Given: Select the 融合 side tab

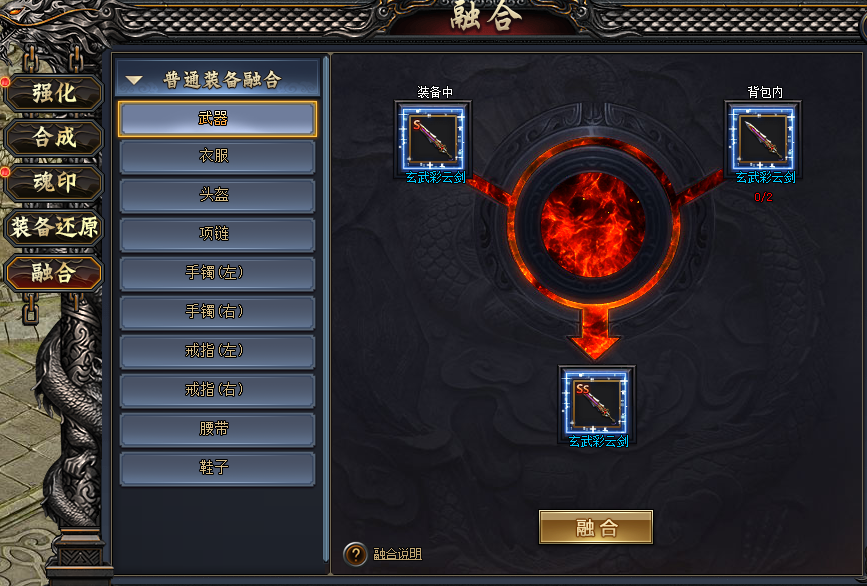Looking at the screenshot, I should pyautogui.click(x=54, y=272).
